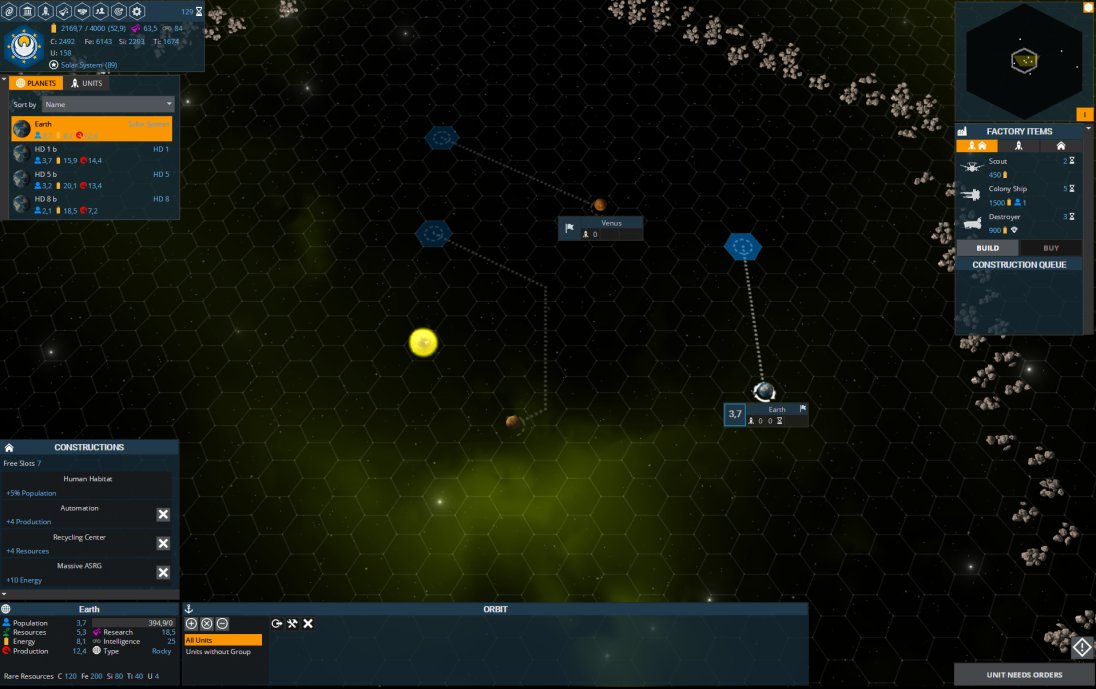Show only buildings in factory items filter
The height and width of the screenshot is (689, 1096).
(x=1060, y=146)
